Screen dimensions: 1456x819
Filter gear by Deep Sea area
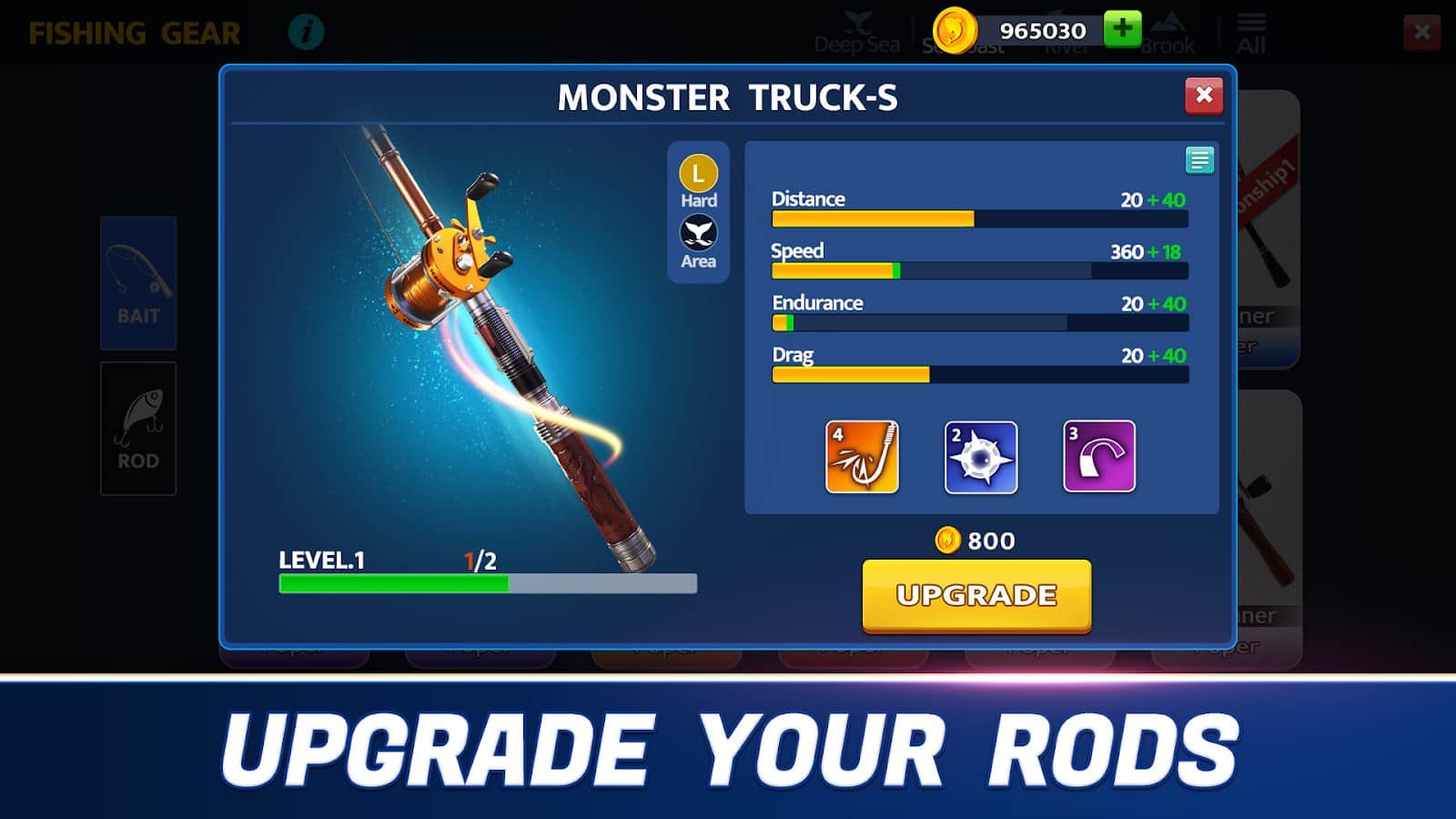pos(856,35)
